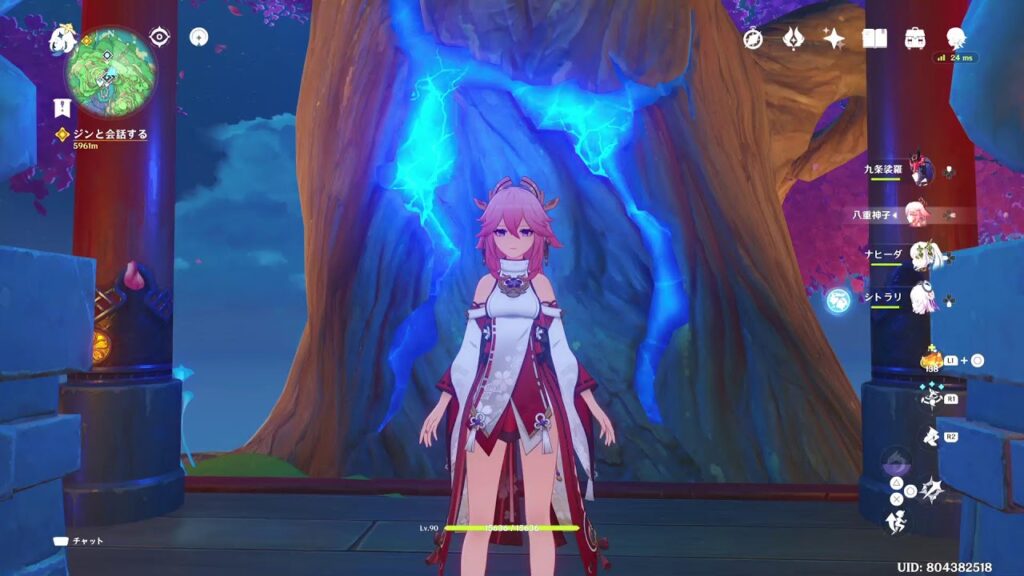
Task: Click the round icon beside elemental sight
Action: [200, 37]
